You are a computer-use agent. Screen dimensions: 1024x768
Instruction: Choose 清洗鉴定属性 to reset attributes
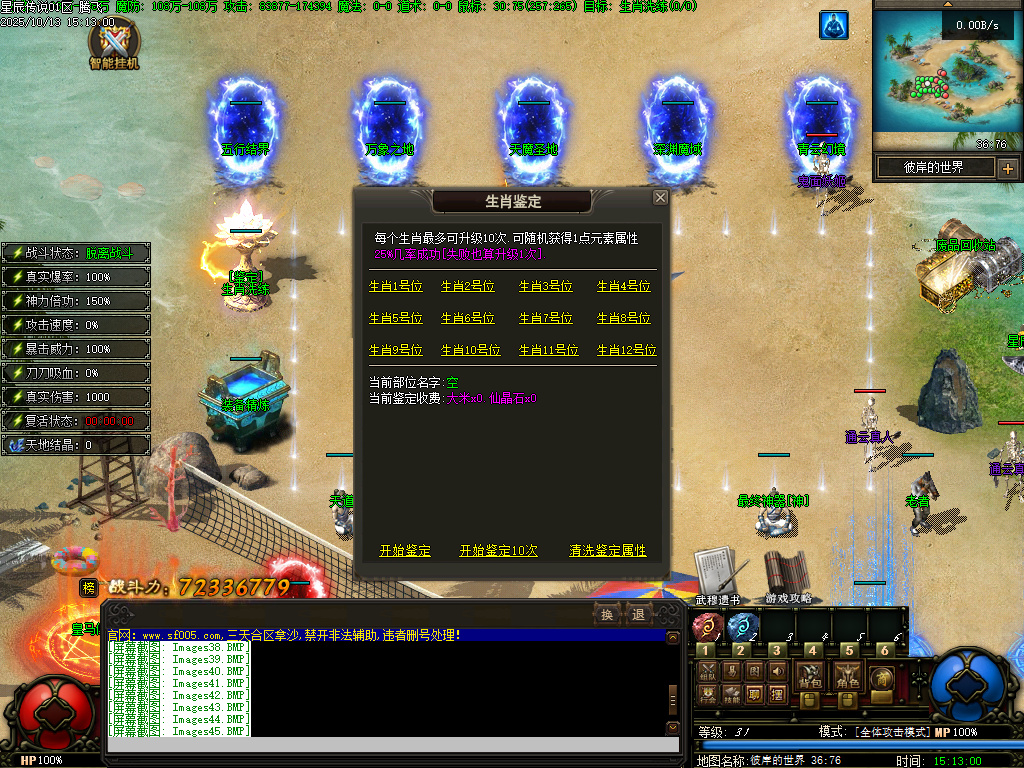(608, 551)
